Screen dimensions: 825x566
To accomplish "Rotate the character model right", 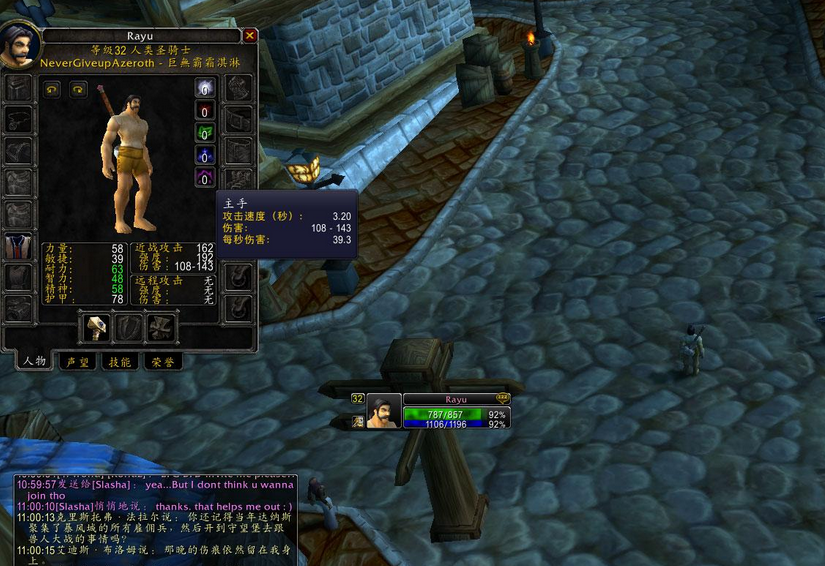I will (78, 90).
